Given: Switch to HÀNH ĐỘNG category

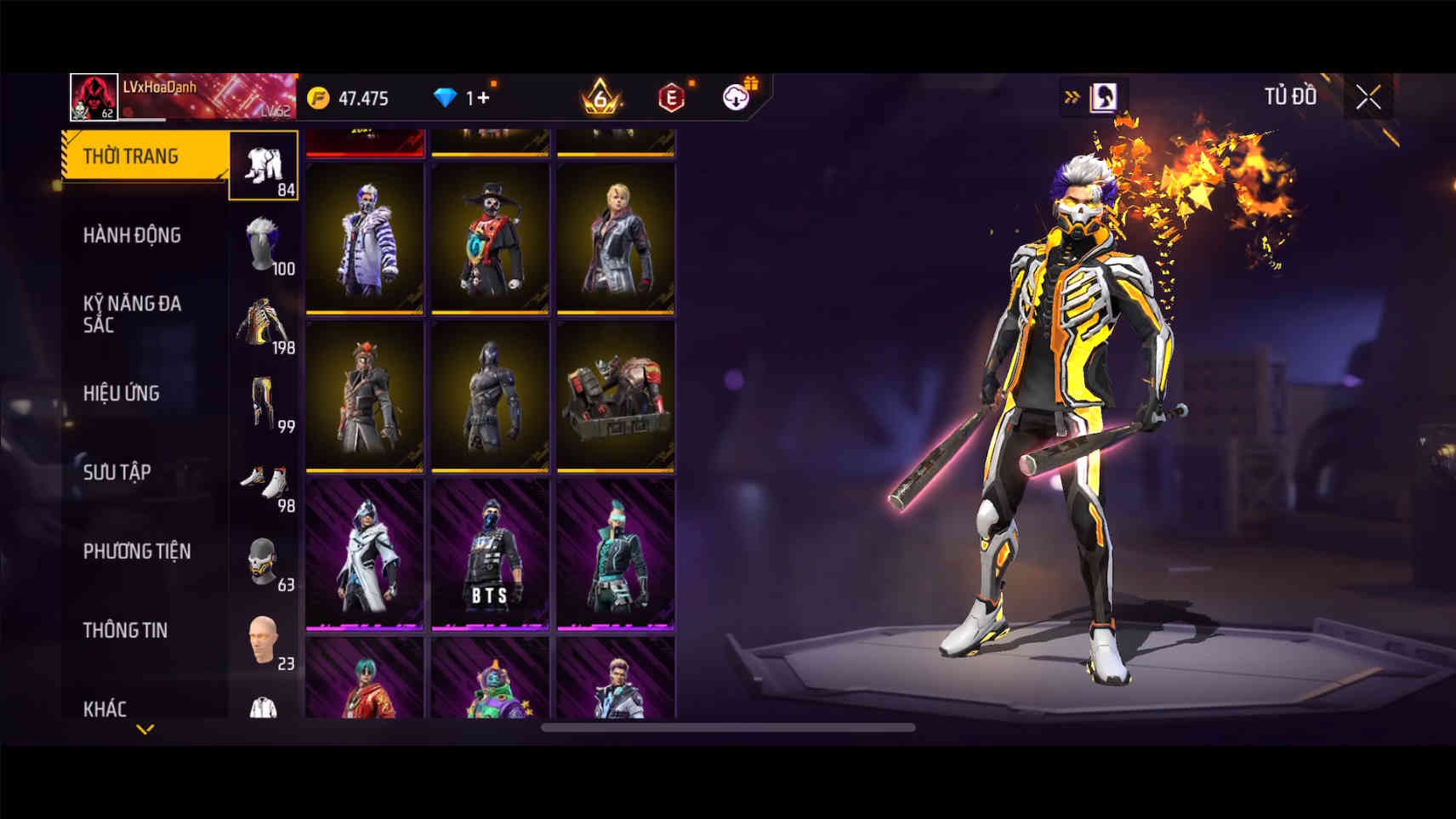Looking at the screenshot, I should 132,235.
